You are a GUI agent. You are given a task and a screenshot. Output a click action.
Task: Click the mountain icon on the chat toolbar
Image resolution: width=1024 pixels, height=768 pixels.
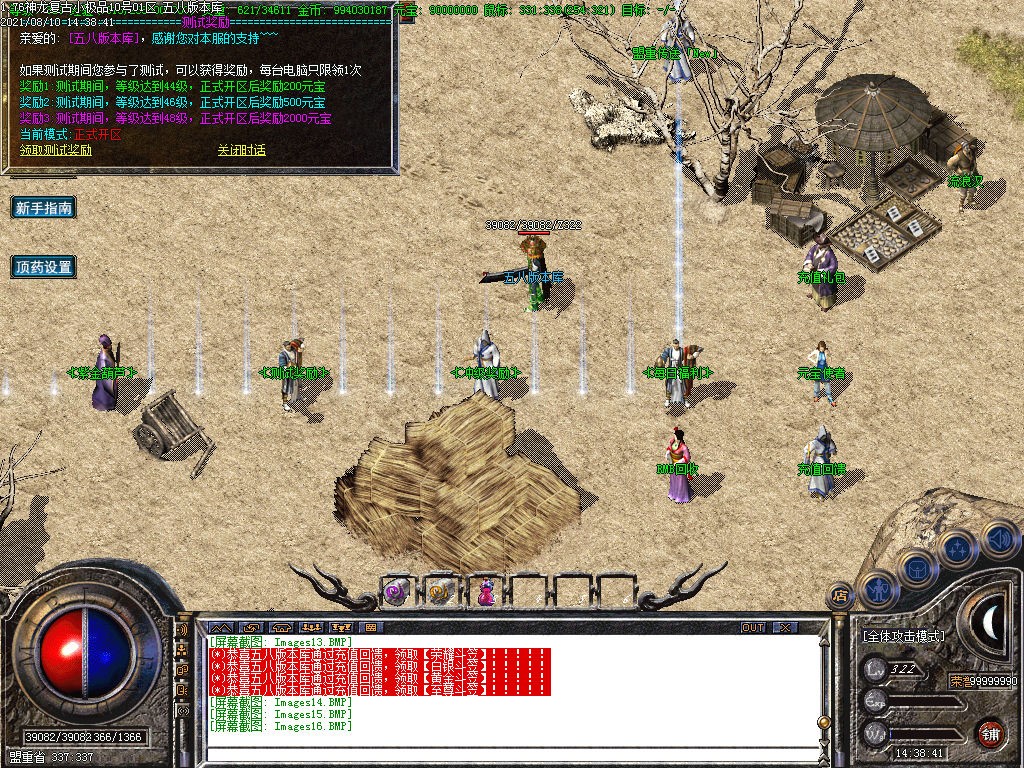tap(221, 627)
